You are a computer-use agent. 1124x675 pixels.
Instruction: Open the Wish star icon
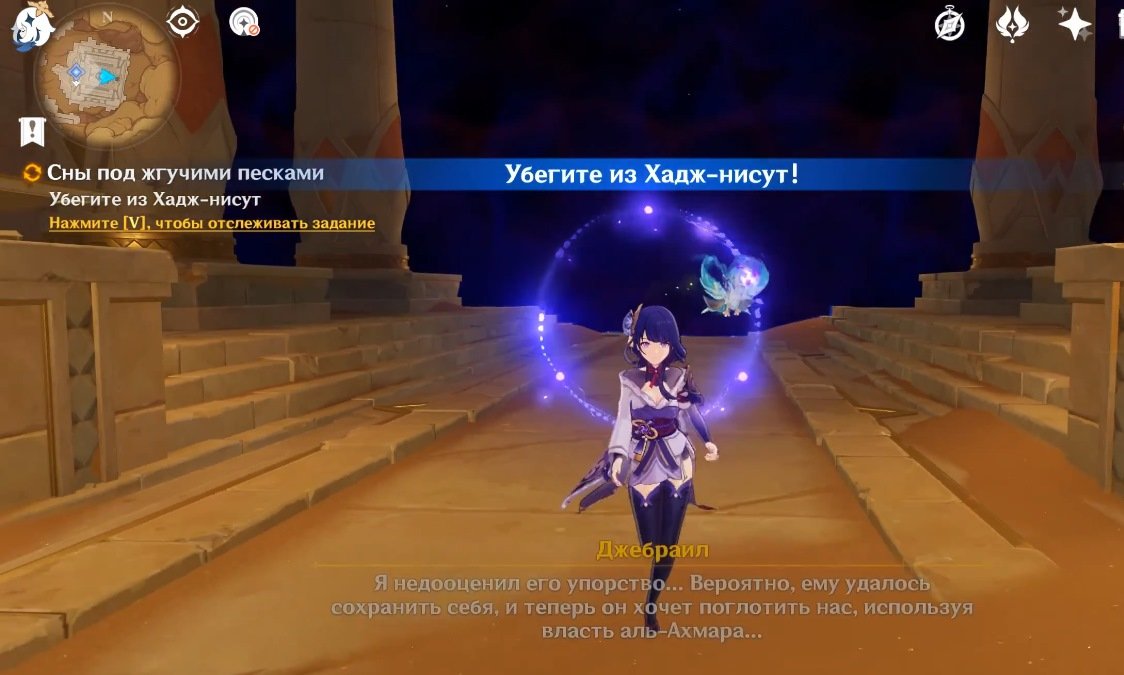coord(1074,23)
